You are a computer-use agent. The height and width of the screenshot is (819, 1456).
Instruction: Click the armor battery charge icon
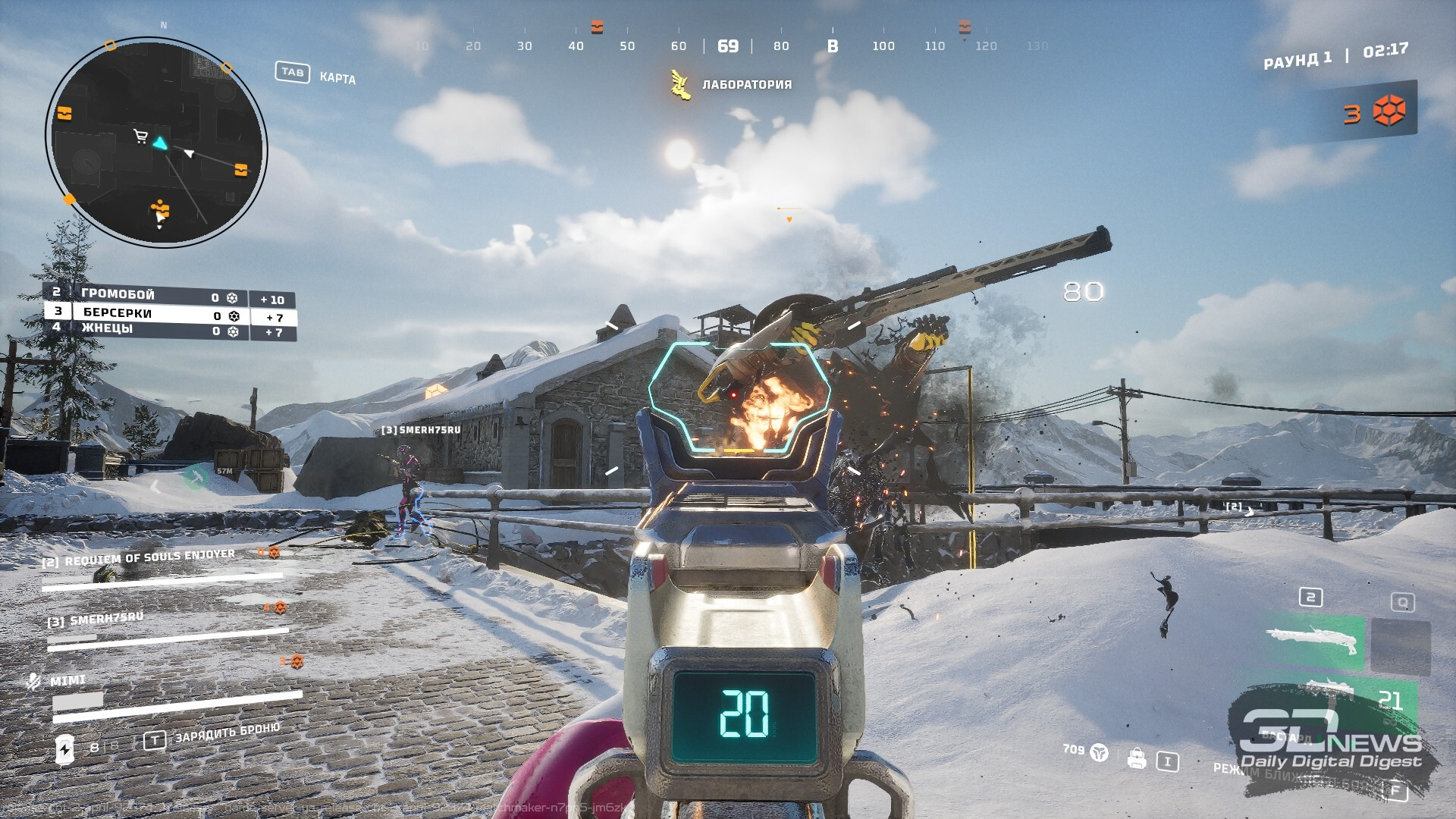point(65,749)
